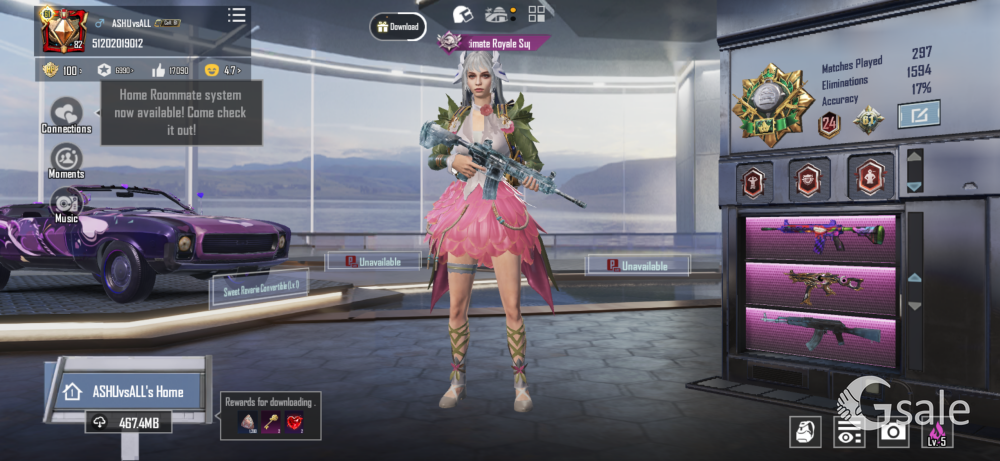Open the Lv. 5 flame icon
Screen dimensions: 1000x461
(937, 432)
